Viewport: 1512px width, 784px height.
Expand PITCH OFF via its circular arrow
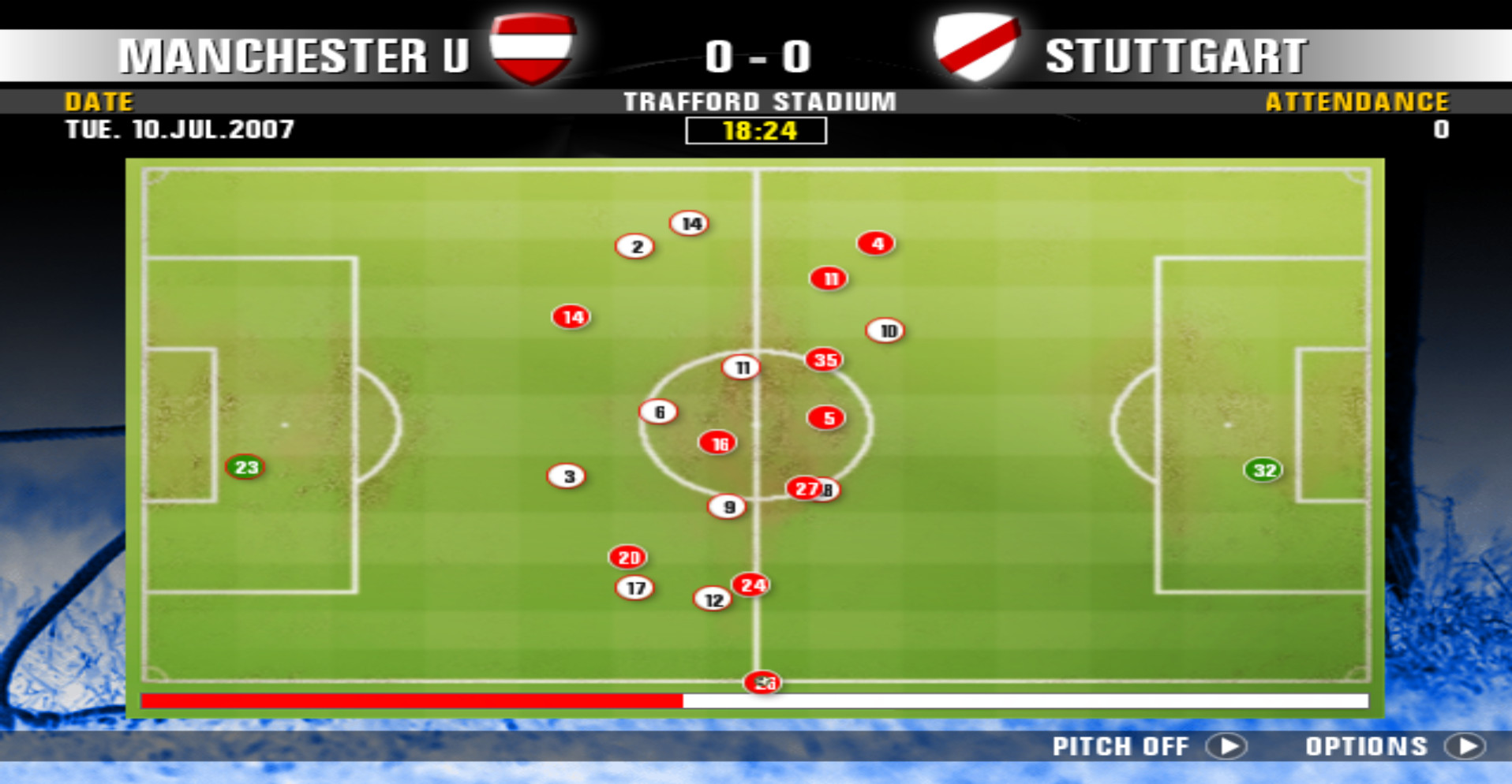coord(1226,746)
